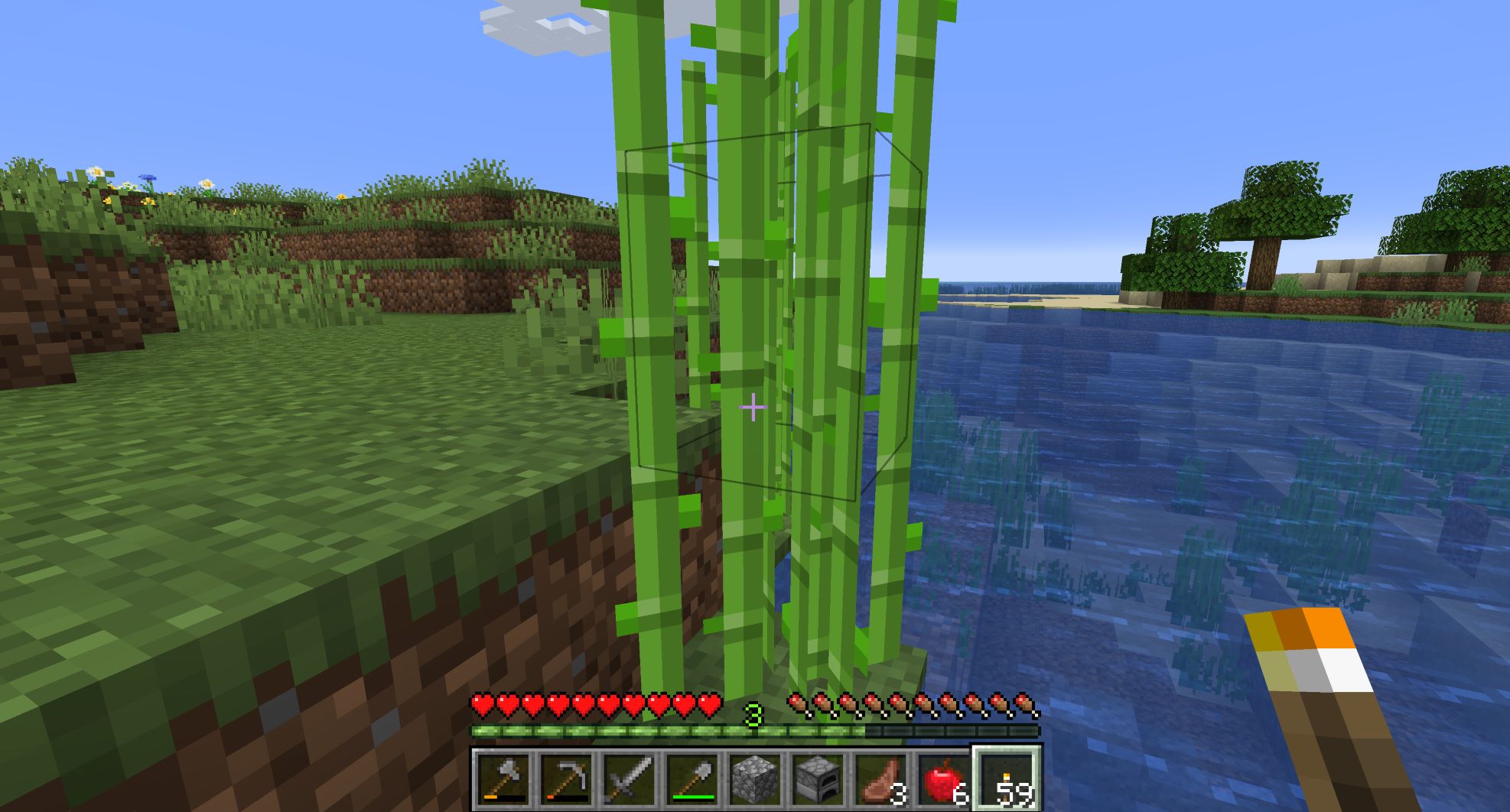
Task: Select the stone axe hotbar slot
Action: point(503,780)
